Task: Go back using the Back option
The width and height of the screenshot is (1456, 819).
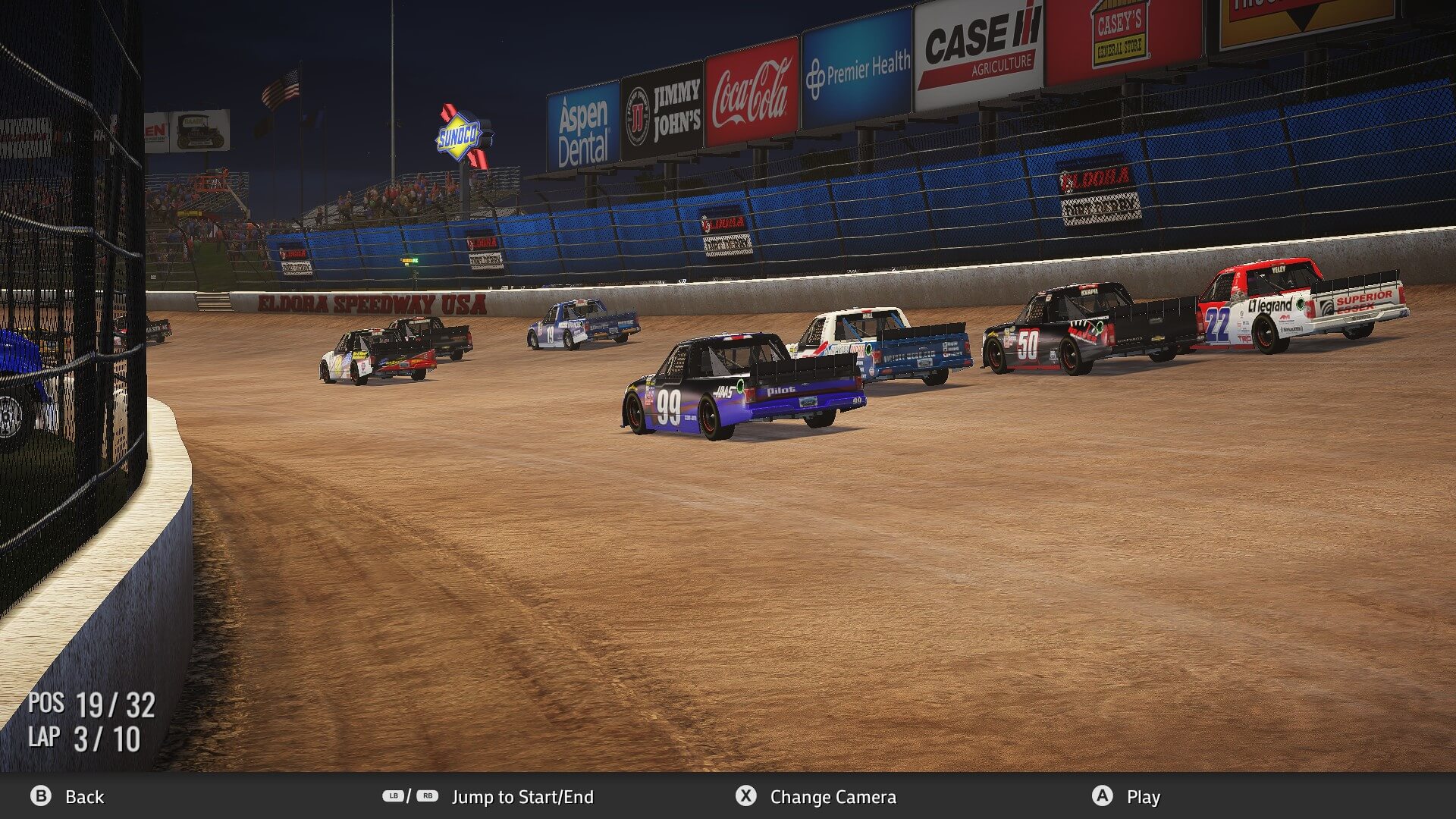Action: coord(67,796)
